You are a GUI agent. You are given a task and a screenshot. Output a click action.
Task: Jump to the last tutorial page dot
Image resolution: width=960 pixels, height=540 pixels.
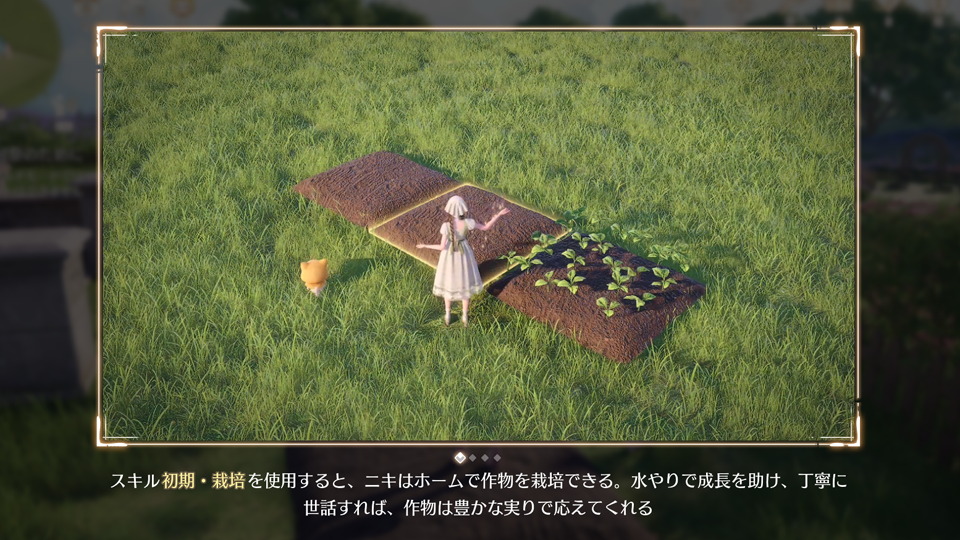[x=497, y=458]
